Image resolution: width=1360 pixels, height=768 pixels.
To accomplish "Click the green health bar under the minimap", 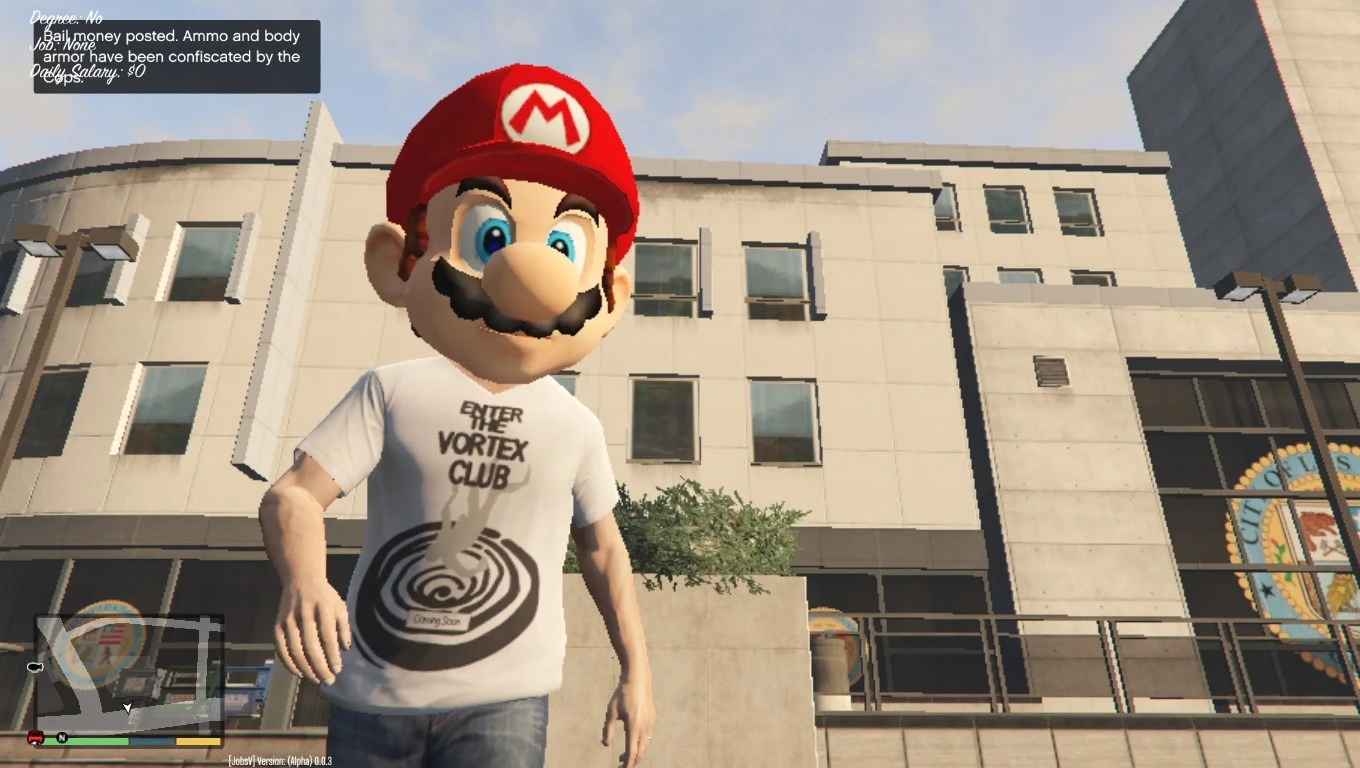I will [x=88, y=741].
